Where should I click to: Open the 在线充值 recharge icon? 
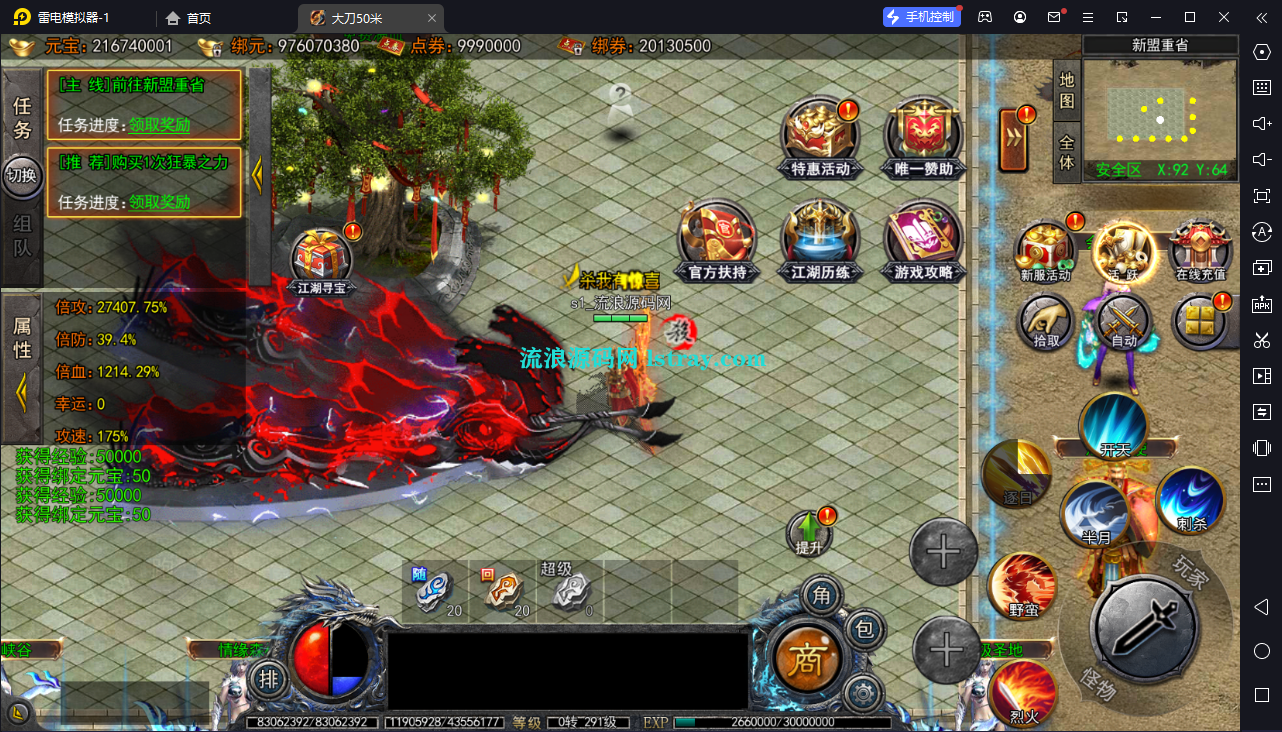pyautogui.click(x=1200, y=250)
